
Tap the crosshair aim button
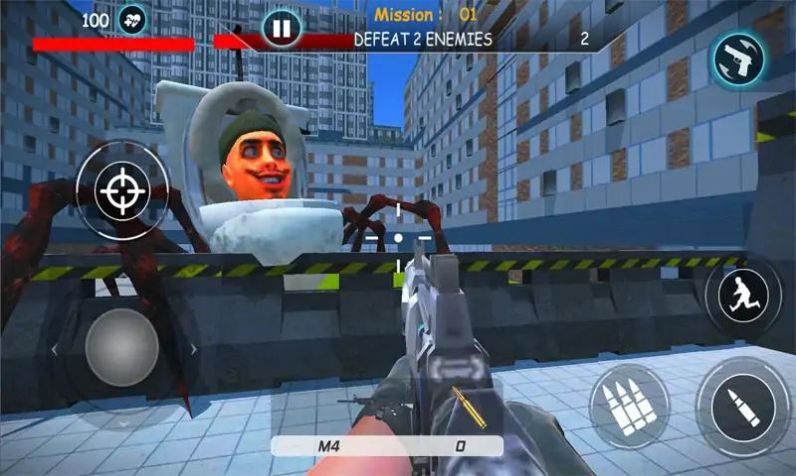[x=122, y=189]
